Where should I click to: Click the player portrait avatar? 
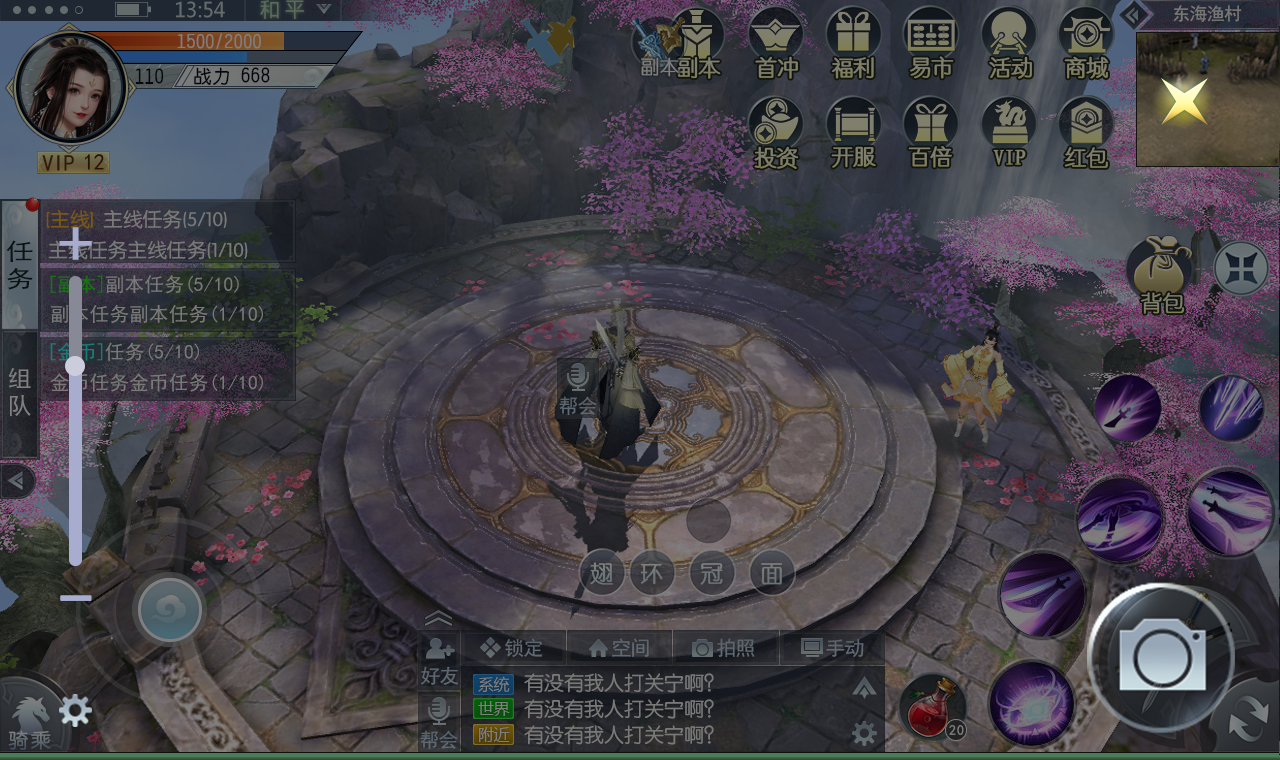coord(70,88)
